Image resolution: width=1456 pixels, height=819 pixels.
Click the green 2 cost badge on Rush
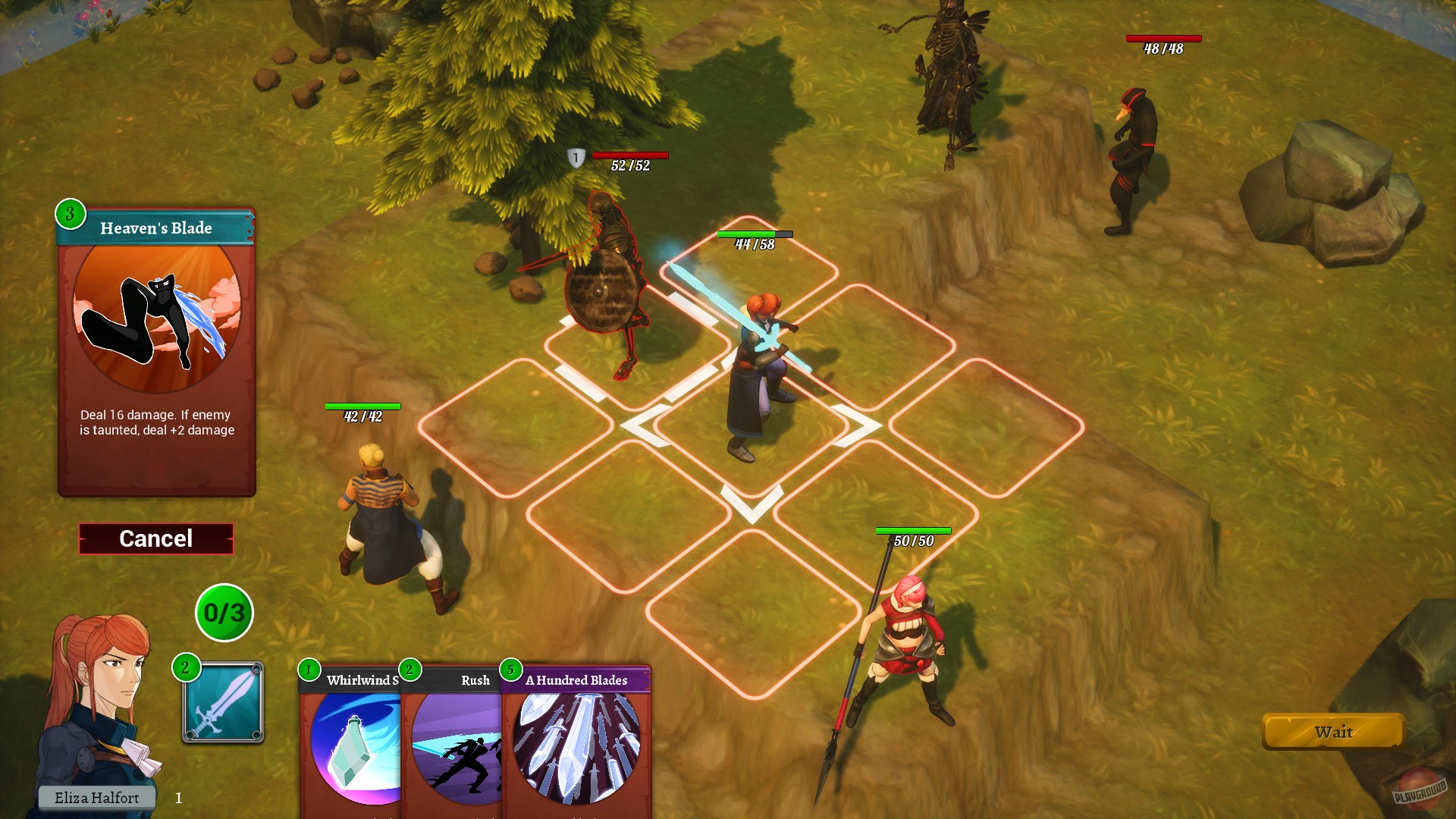pyautogui.click(x=410, y=670)
